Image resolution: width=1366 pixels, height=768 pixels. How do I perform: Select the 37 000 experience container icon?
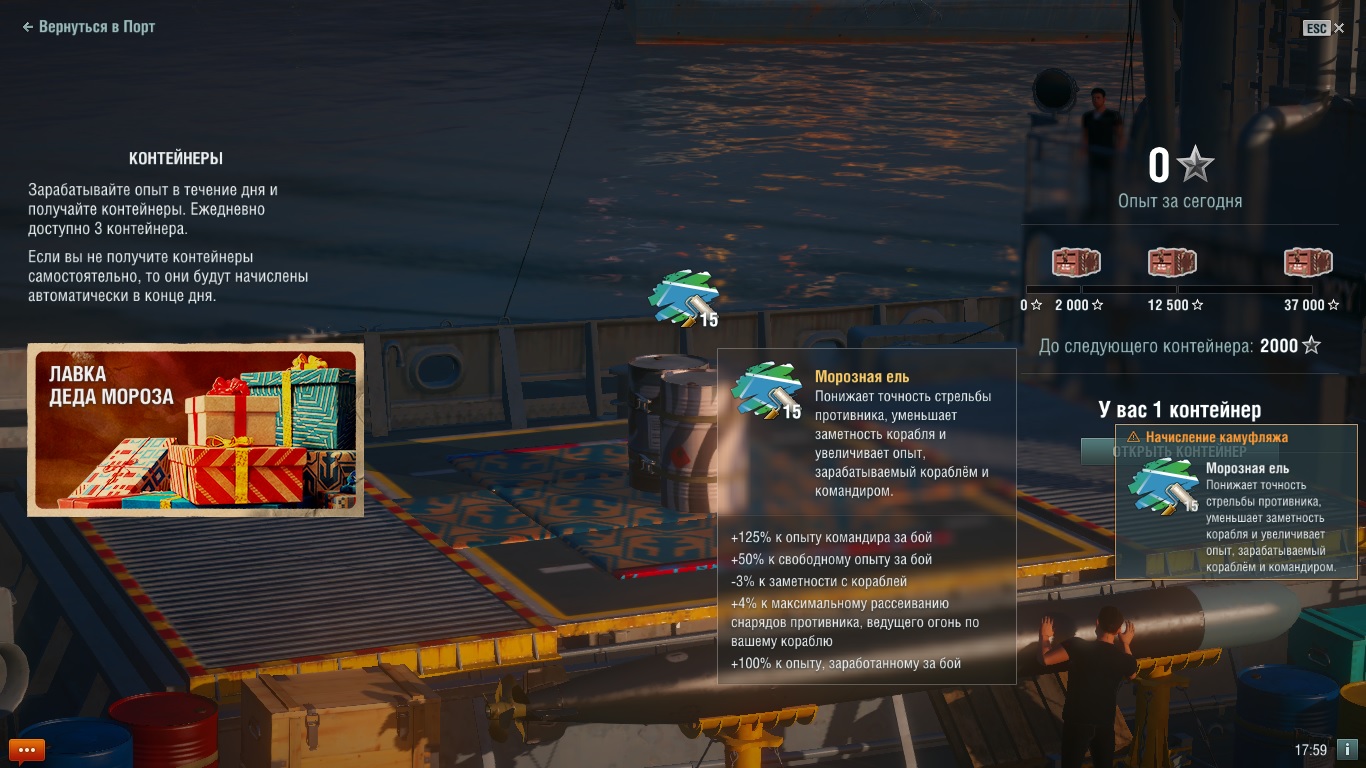(x=1308, y=263)
